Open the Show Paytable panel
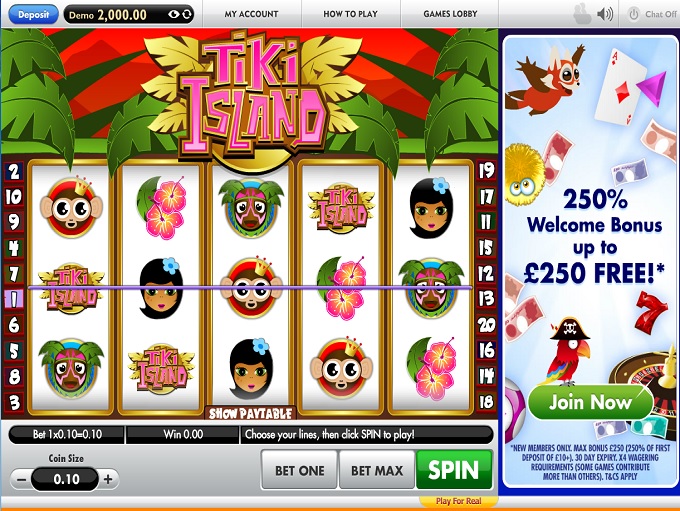This screenshot has width=680, height=511. click(x=250, y=412)
